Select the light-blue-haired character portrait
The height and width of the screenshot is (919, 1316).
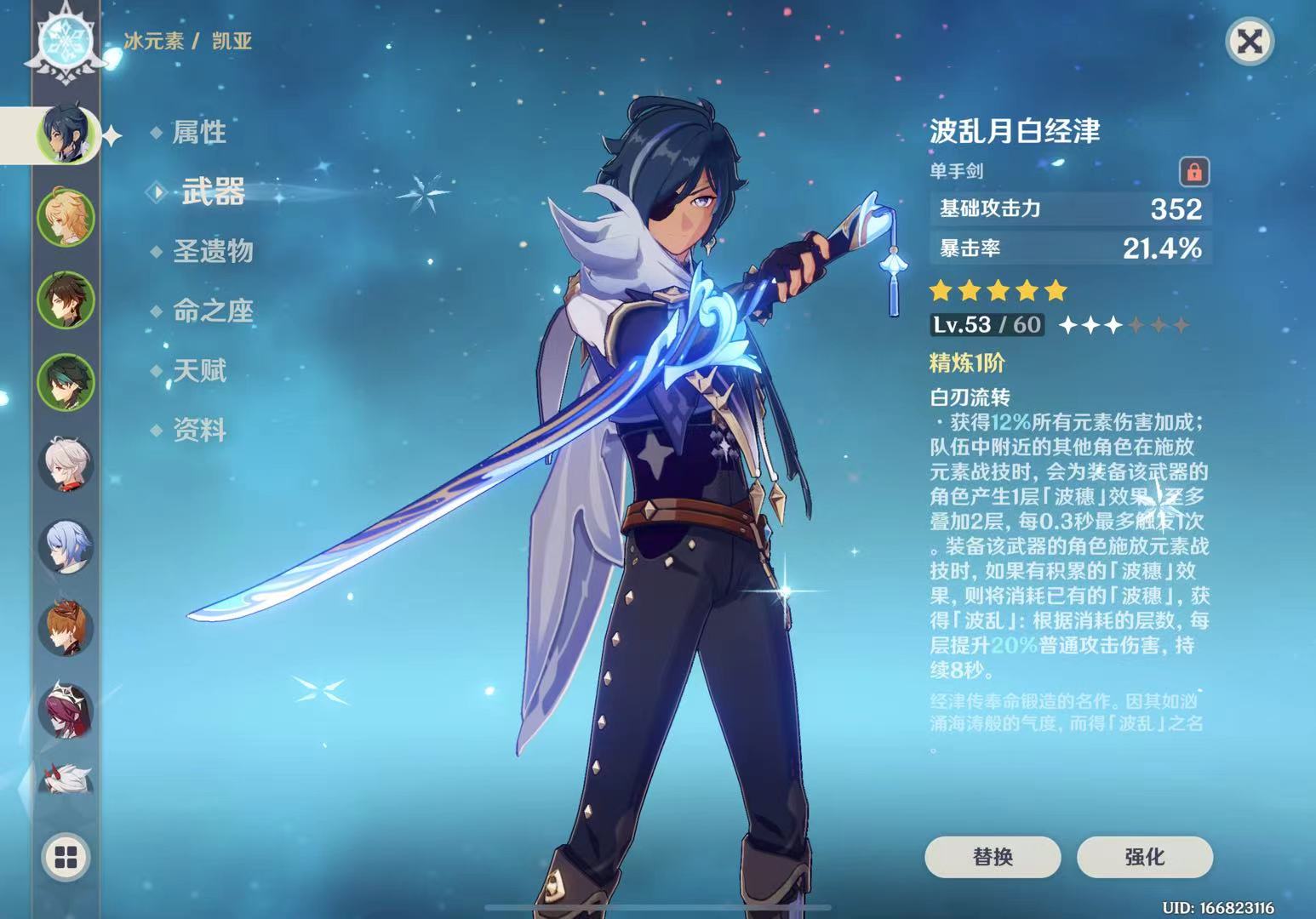(66, 546)
